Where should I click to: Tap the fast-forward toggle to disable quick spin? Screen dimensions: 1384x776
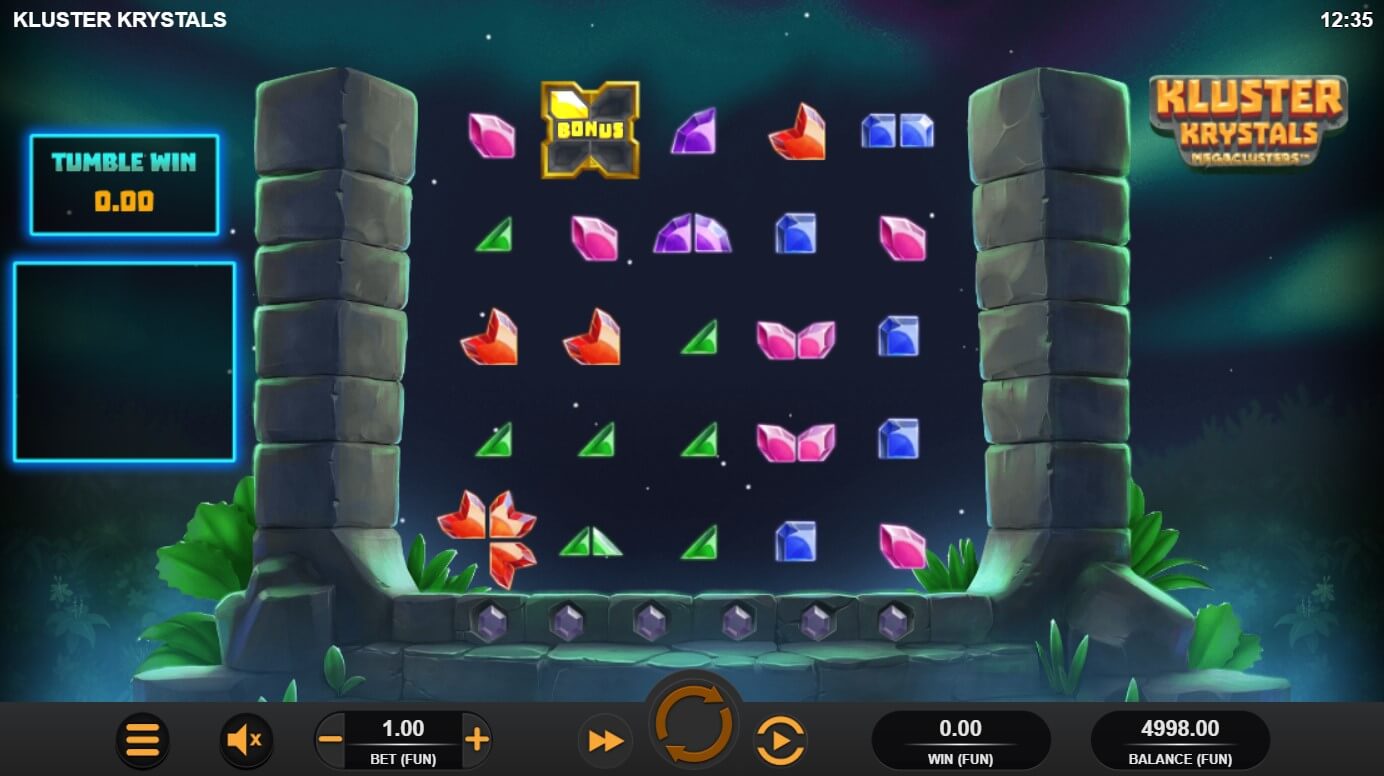pyautogui.click(x=604, y=739)
